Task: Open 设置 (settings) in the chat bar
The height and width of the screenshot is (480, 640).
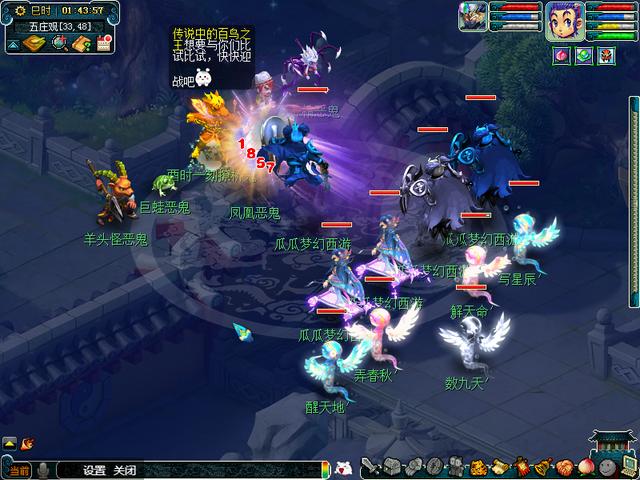Action: click(x=95, y=470)
